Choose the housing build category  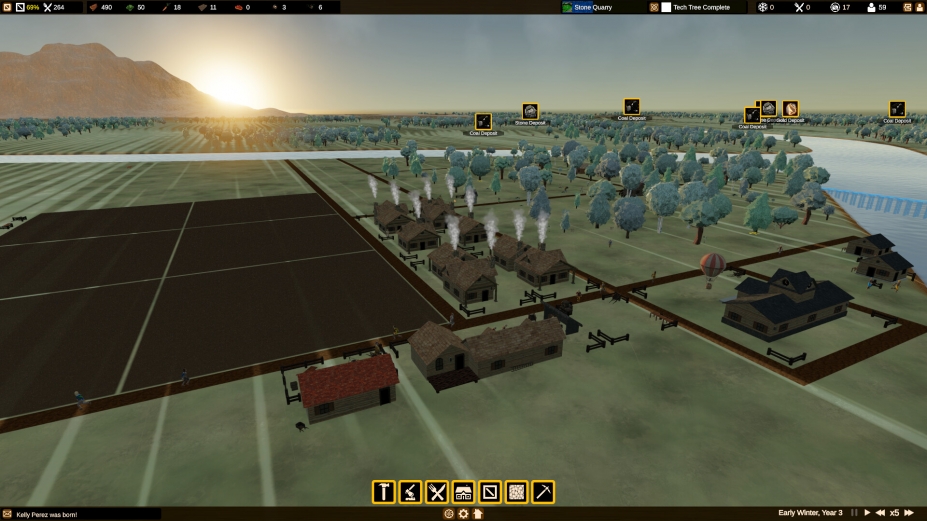[463, 491]
